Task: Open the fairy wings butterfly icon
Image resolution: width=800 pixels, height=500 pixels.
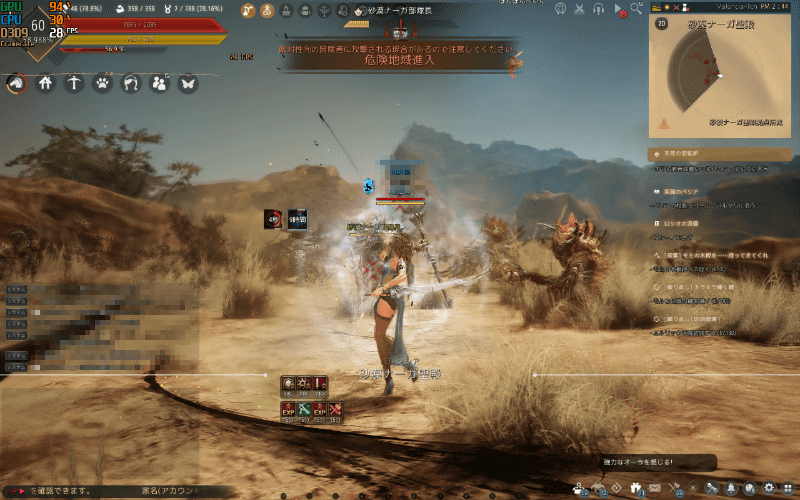Action: [x=187, y=84]
